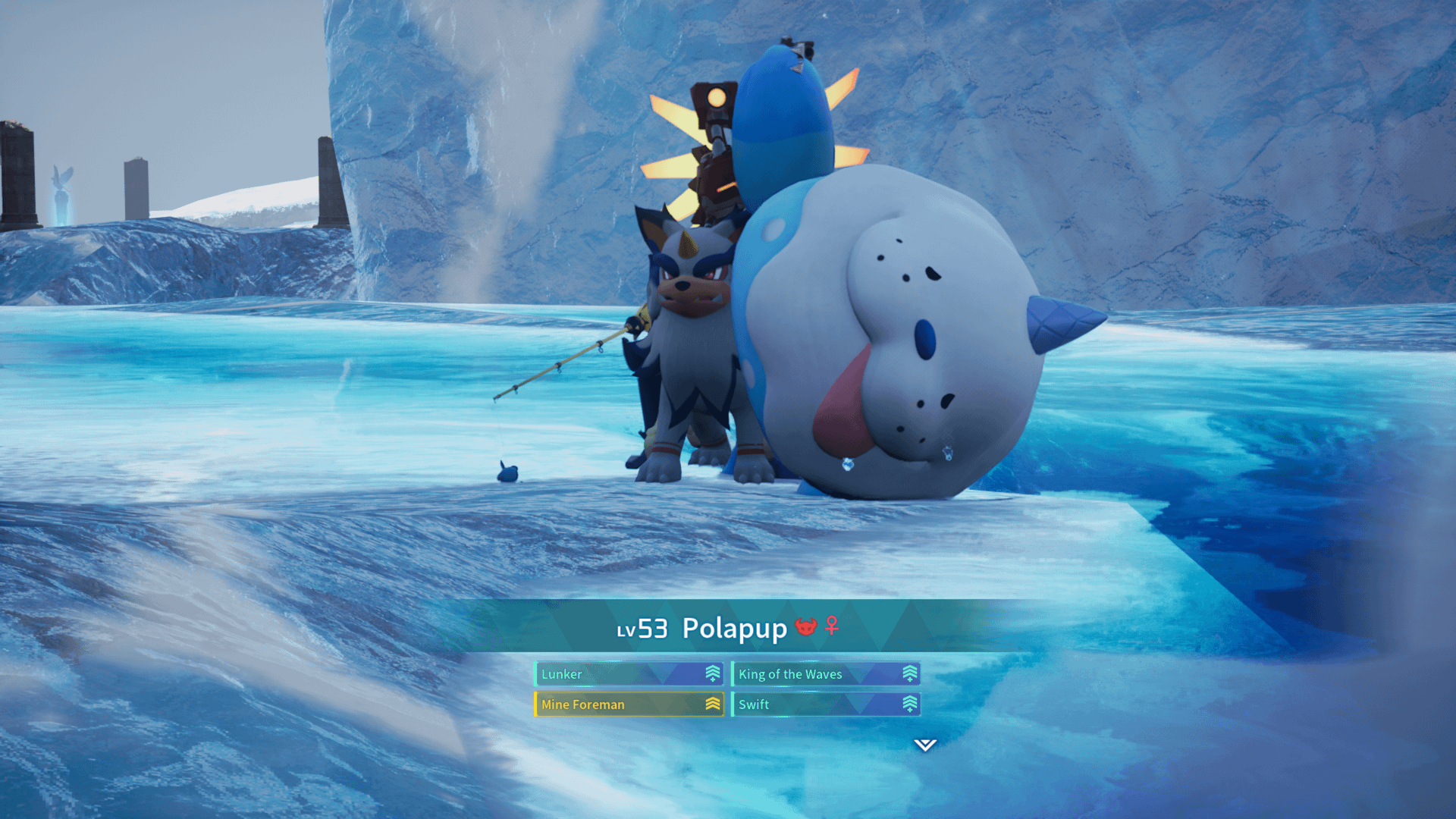Select the Lunker passive skill
The height and width of the screenshot is (819, 1456).
tap(629, 674)
